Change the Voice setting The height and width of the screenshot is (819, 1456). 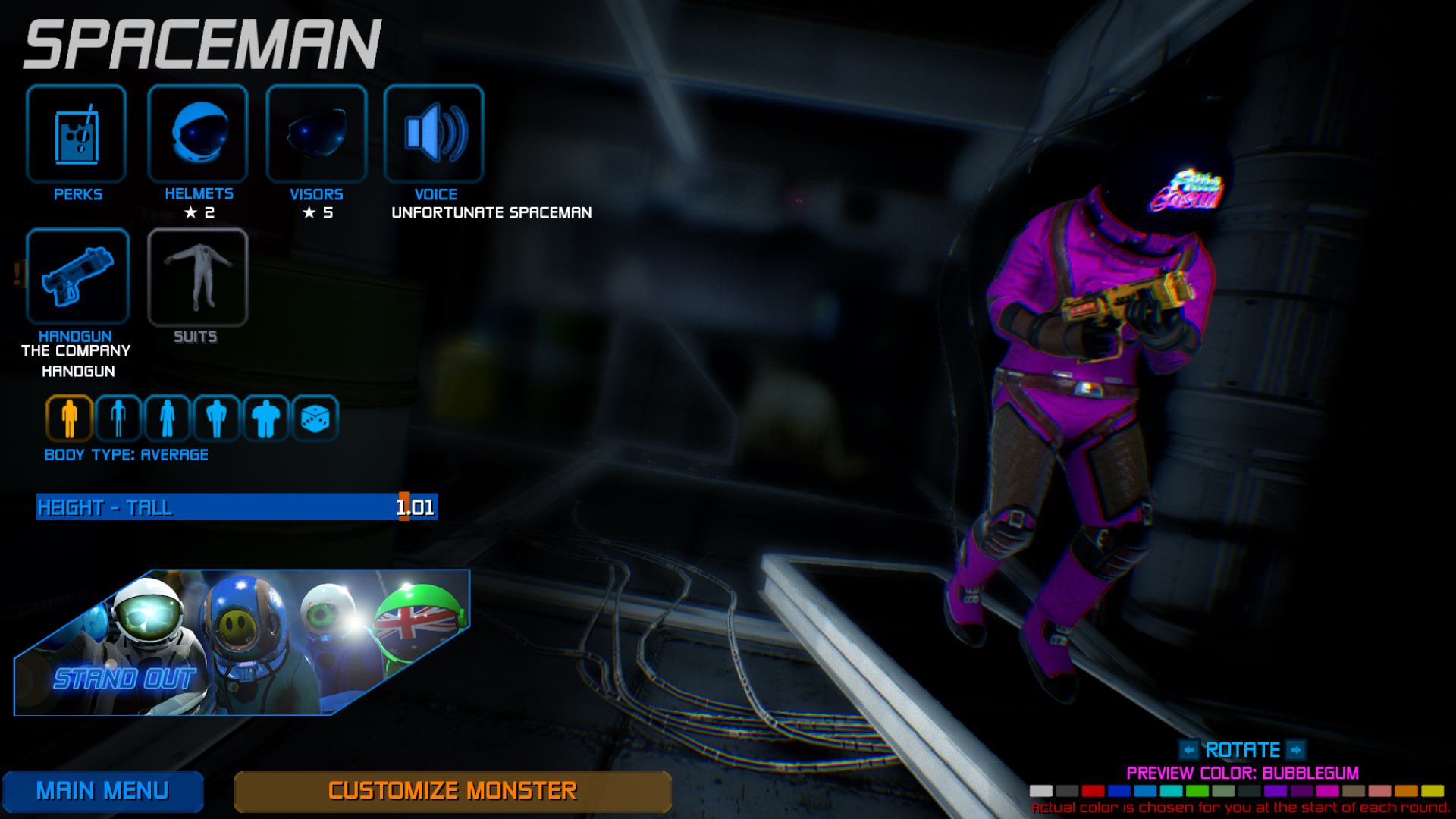pos(434,133)
